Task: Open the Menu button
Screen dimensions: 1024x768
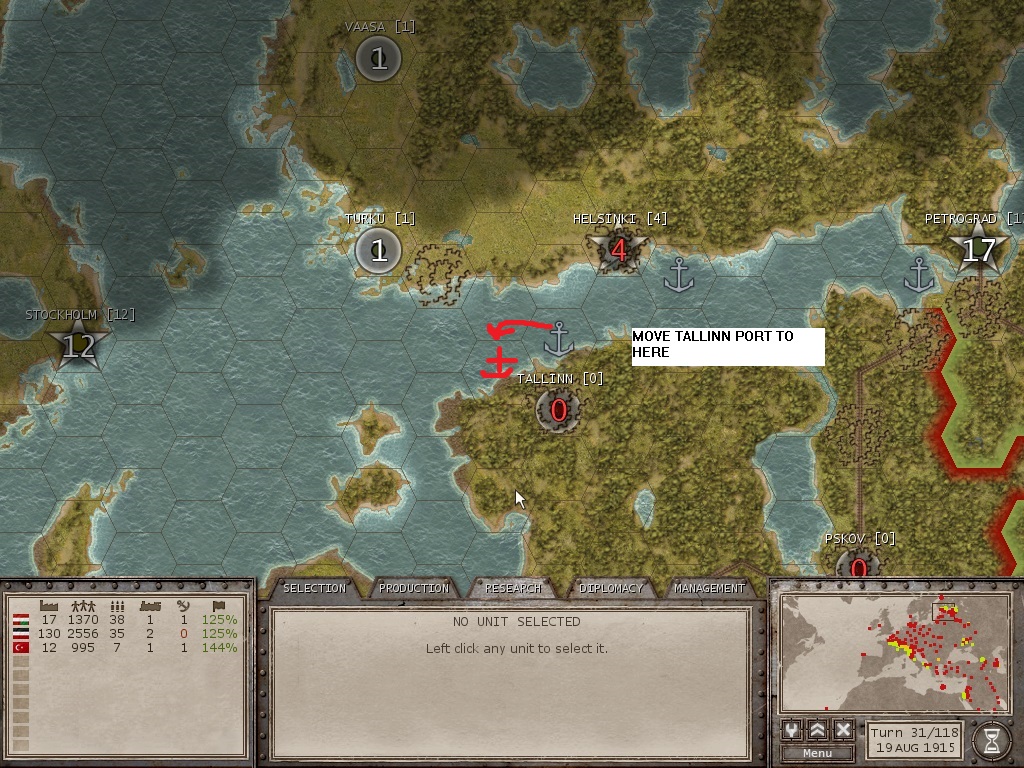Action: [x=817, y=753]
